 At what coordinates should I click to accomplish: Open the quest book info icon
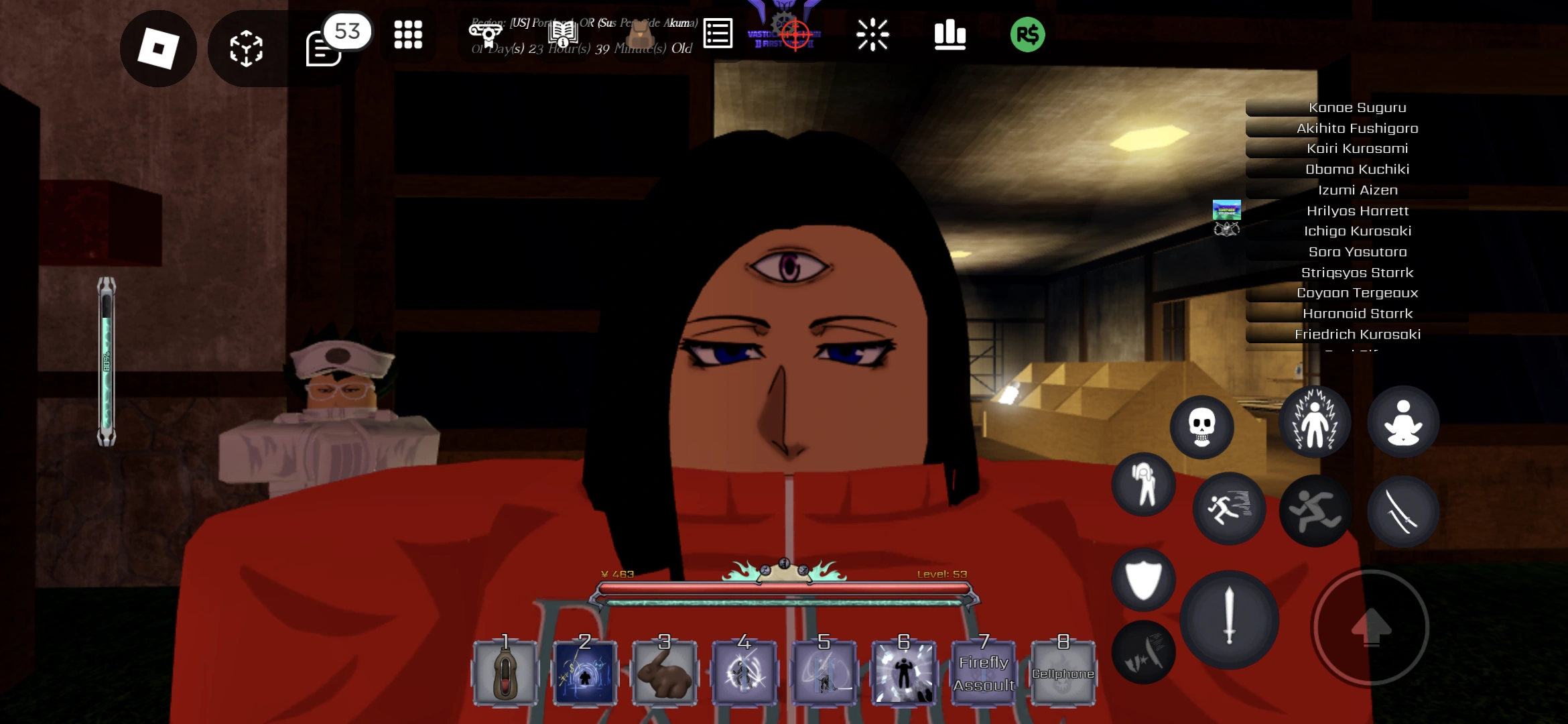[563, 34]
